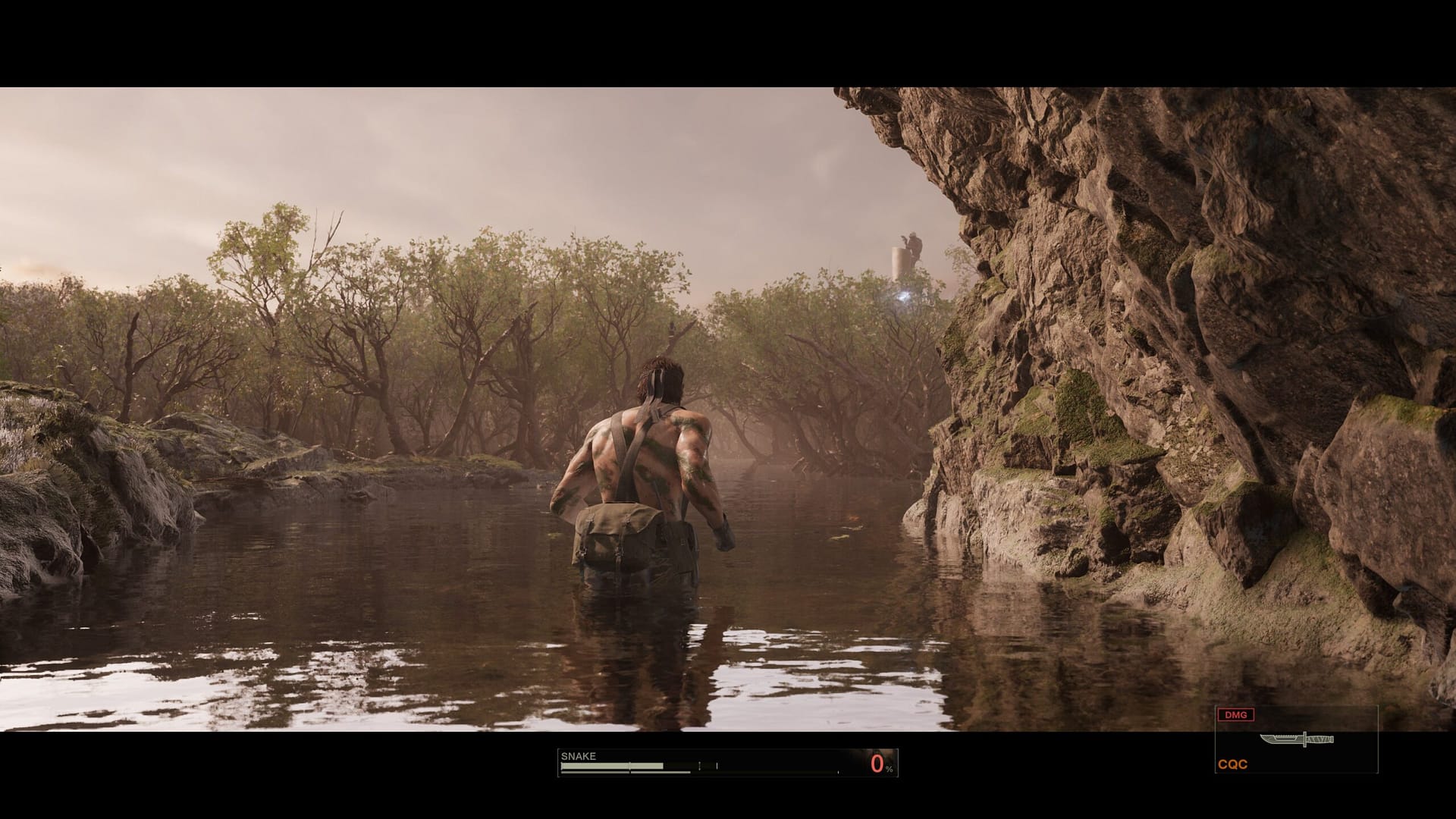Image resolution: width=1456 pixels, height=819 pixels.
Task: Click the percent symbol beside the camo number
Action: coord(890,770)
